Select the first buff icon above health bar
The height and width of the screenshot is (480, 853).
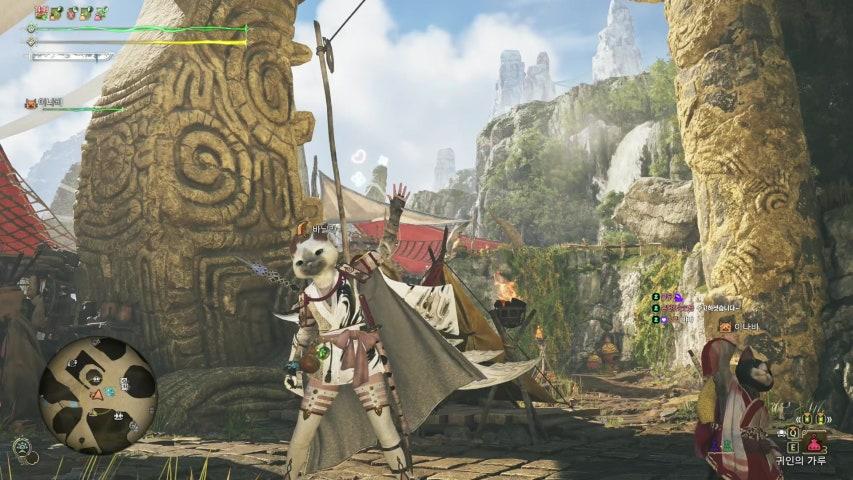[x=41, y=12]
